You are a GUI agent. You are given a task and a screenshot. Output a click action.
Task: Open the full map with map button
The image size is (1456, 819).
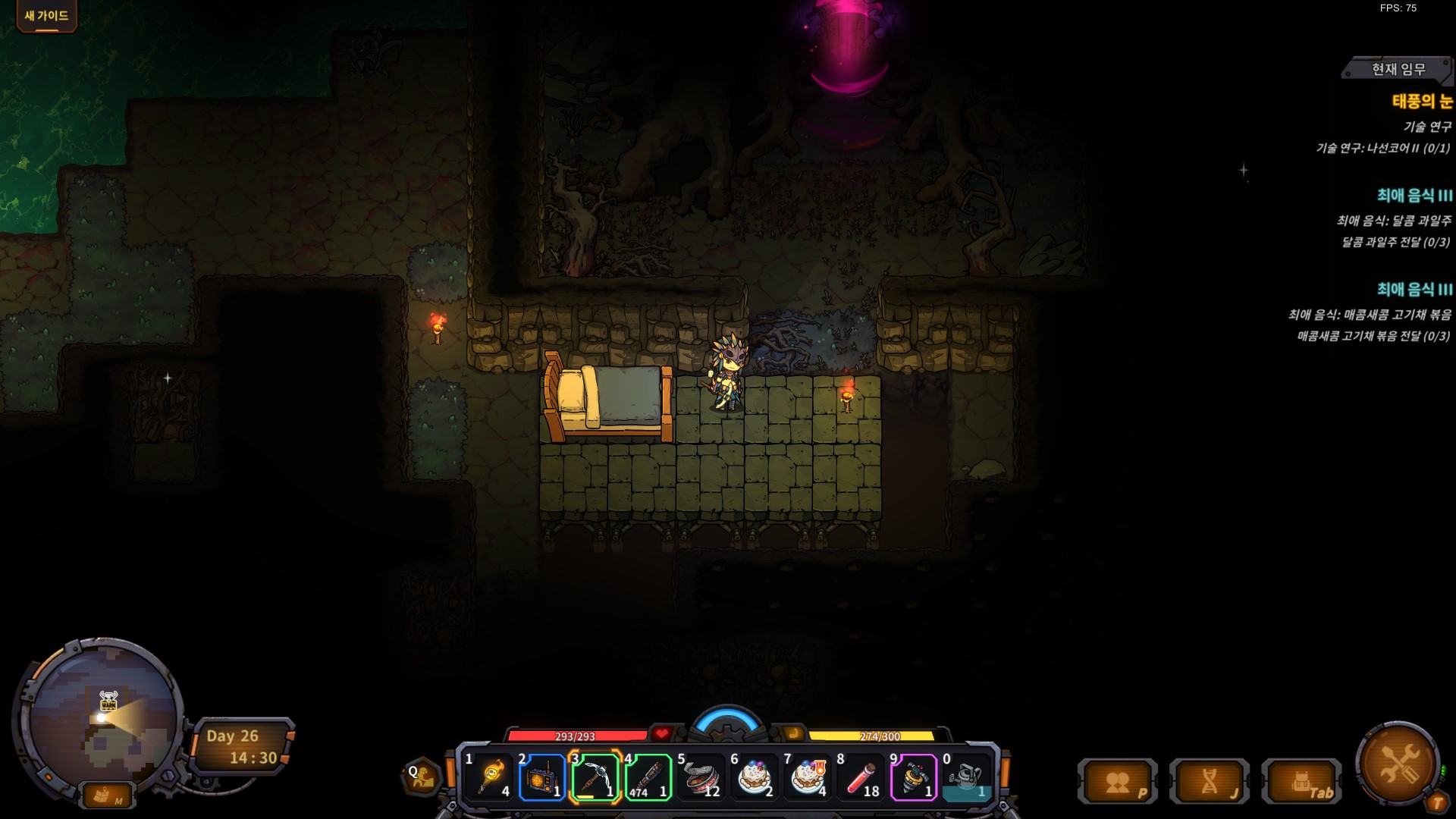click(x=106, y=795)
